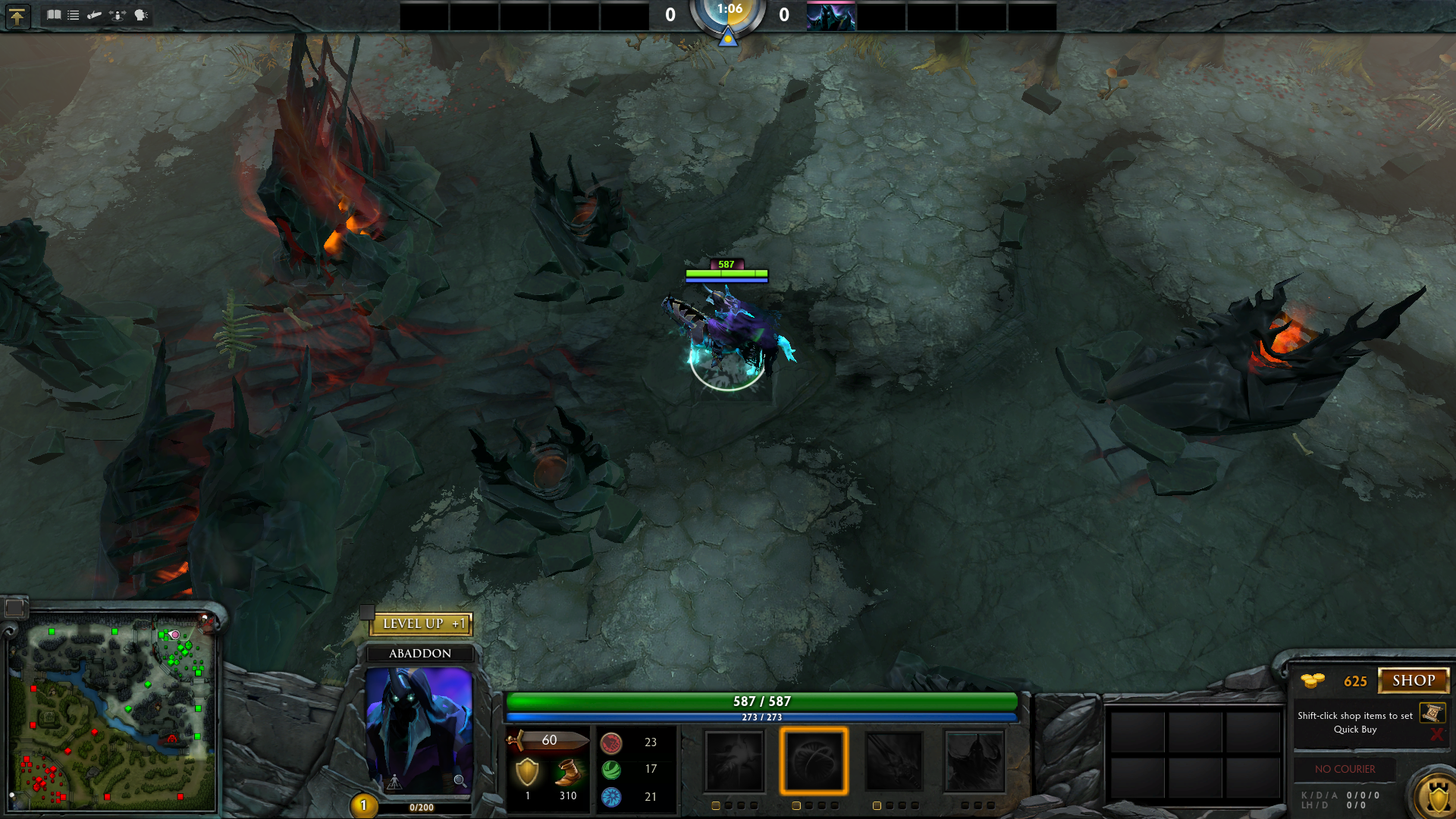
Task: Click the No Courier button
Action: tap(1345, 769)
